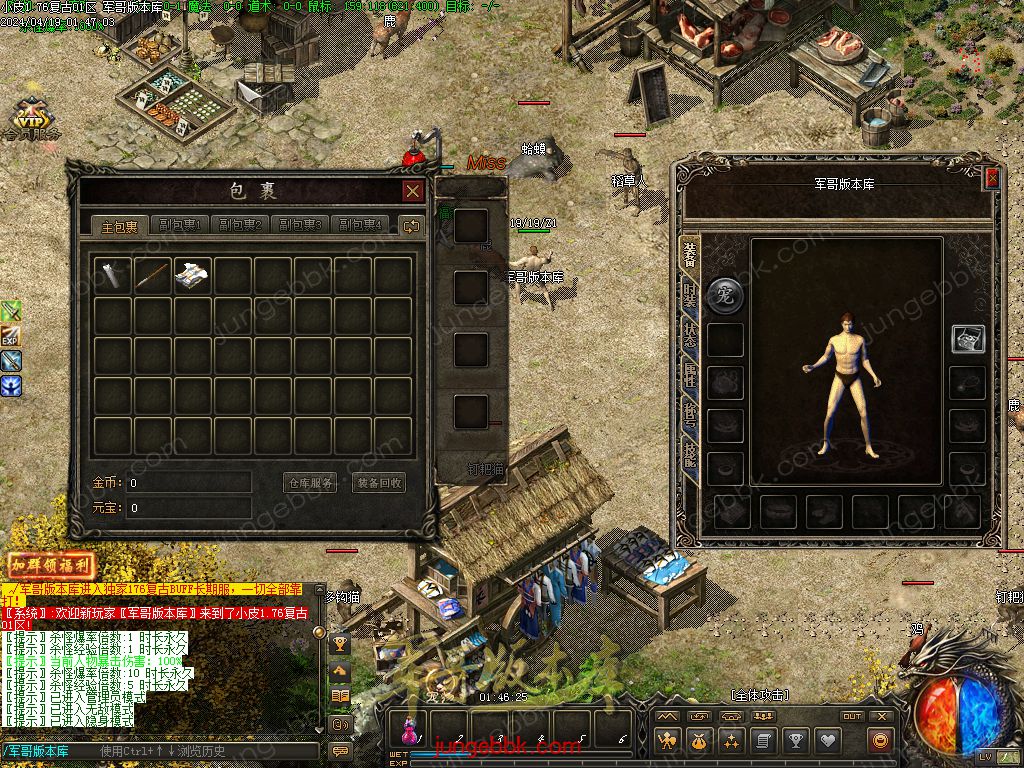Viewport: 1024px width, 768px height.
Task: Pick the wooden staff item slot
Action: [153, 276]
